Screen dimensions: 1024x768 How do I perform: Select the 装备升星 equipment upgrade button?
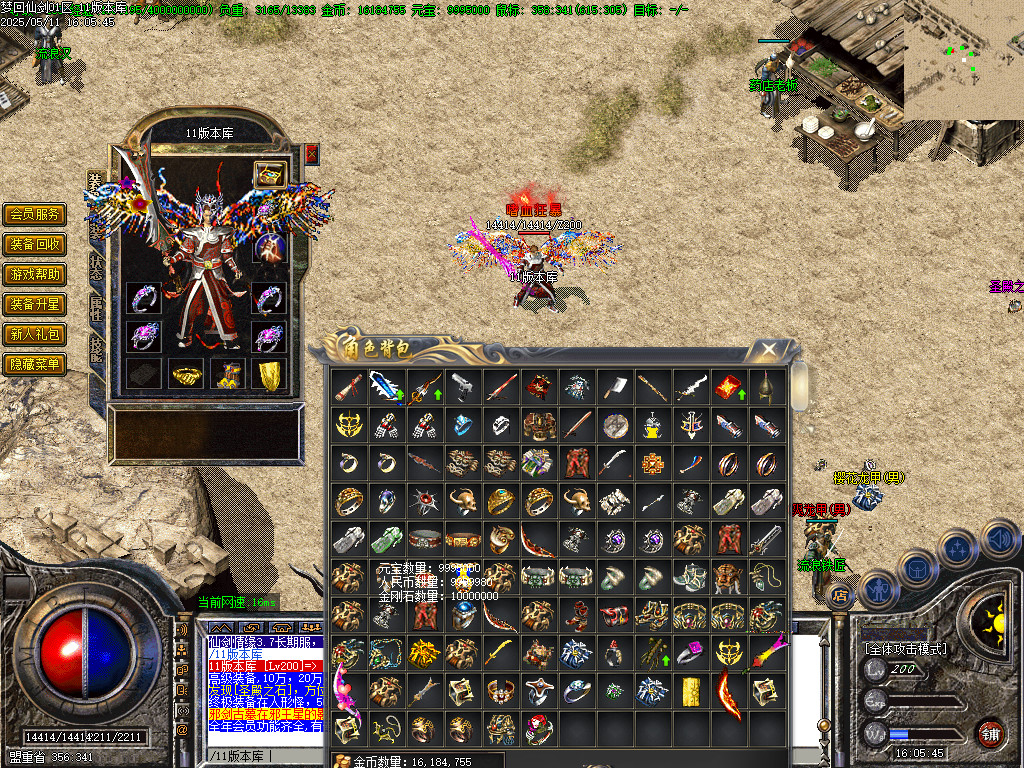click(x=35, y=304)
